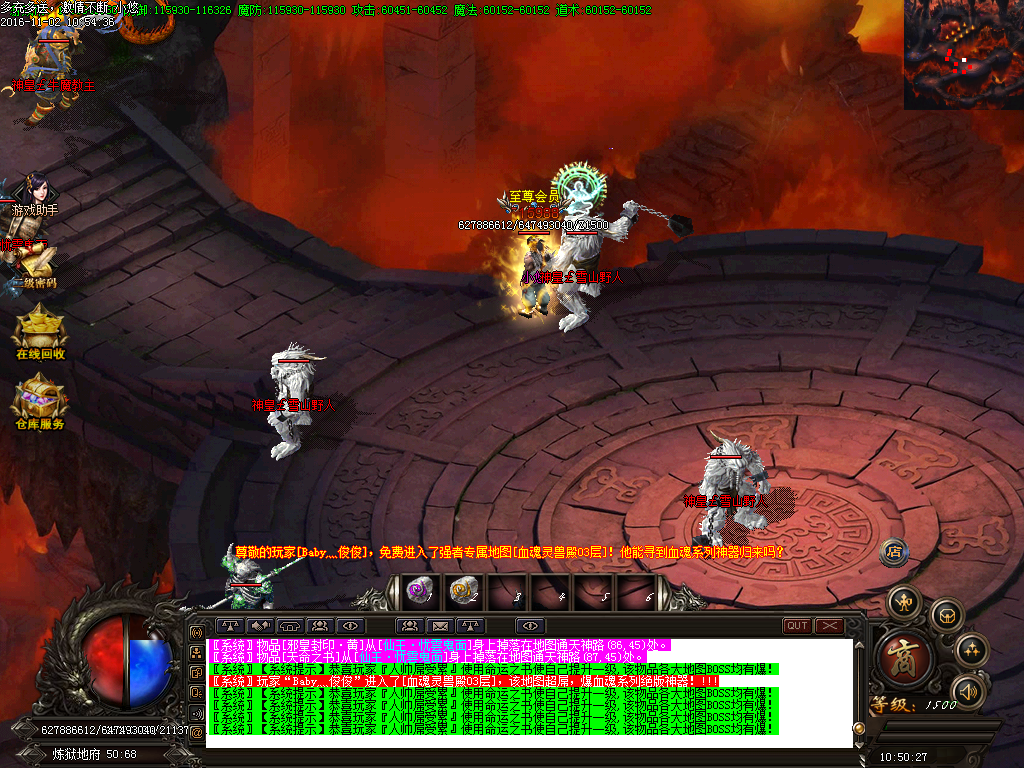This screenshot has width=1024, height=768.
Task: Open the skills sparkle round button
Action: pos(971,651)
